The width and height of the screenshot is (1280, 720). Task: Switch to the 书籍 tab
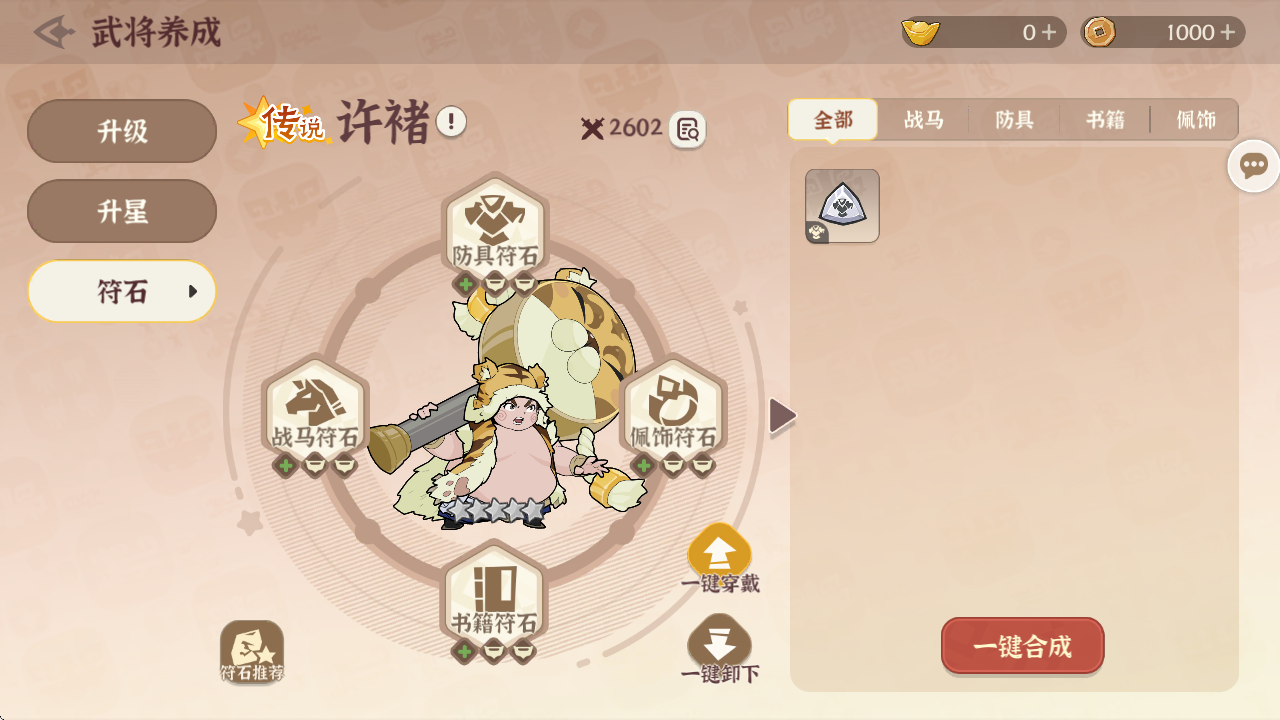click(1105, 120)
